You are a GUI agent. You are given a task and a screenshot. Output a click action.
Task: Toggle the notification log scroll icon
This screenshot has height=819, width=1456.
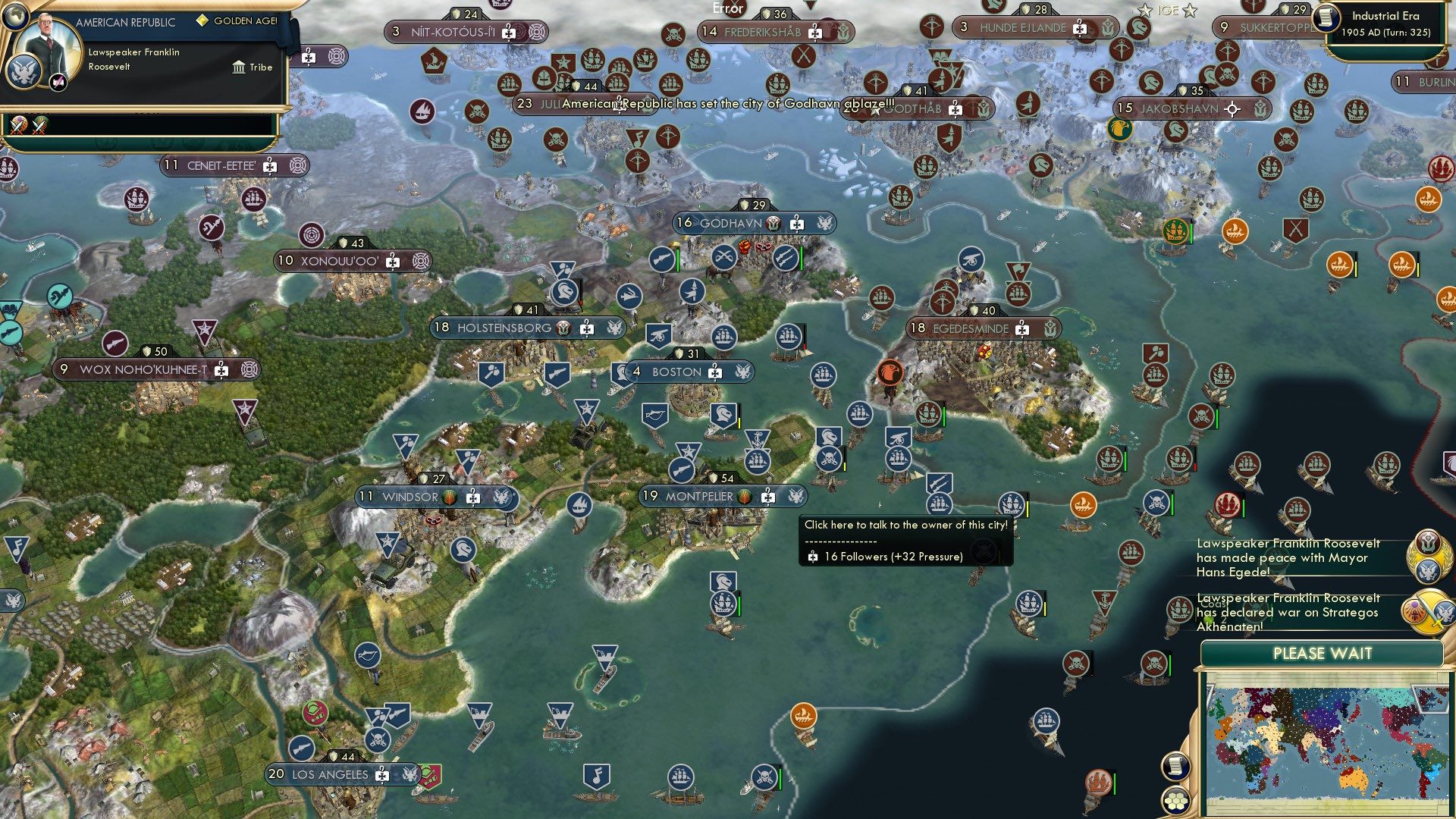click(1176, 765)
